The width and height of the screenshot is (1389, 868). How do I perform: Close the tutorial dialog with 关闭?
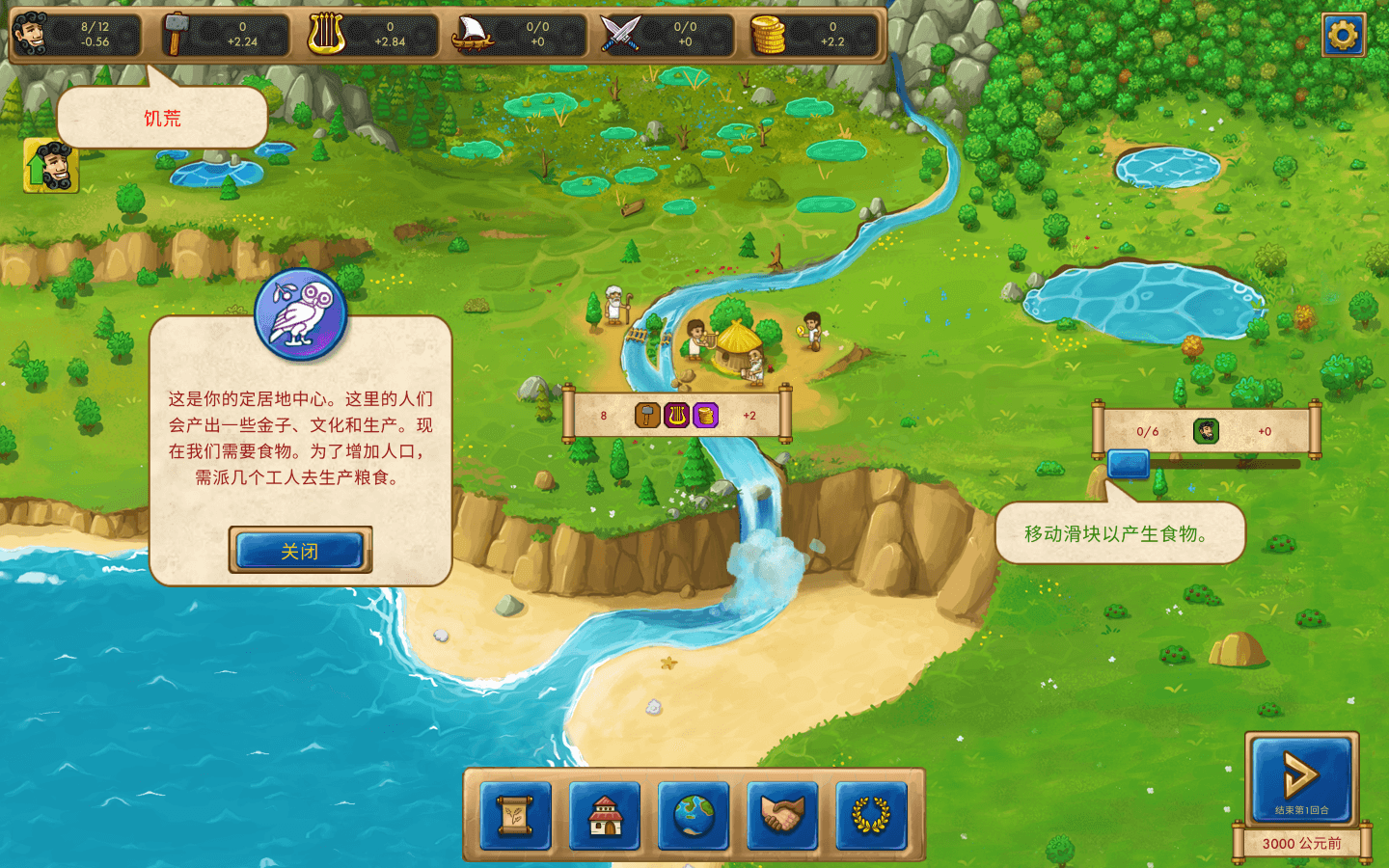click(300, 551)
